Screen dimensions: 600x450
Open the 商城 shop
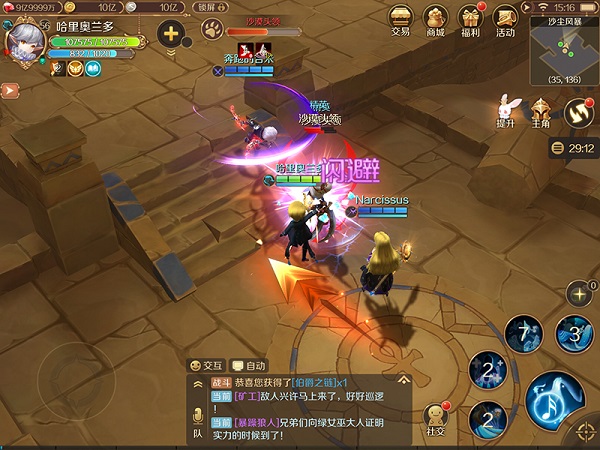point(435,20)
